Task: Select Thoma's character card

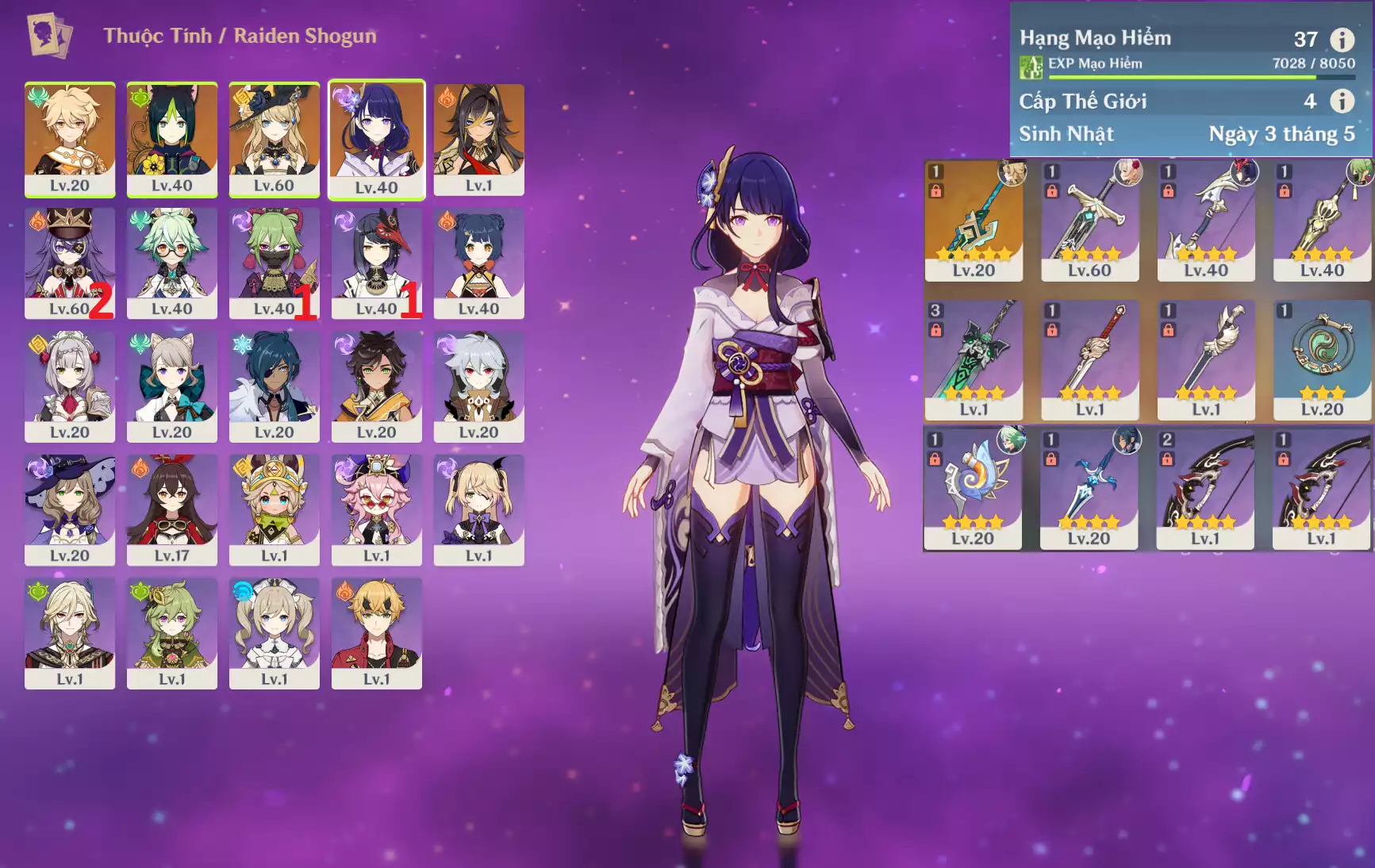Action: pyautogui.click(x=377, y=633)
